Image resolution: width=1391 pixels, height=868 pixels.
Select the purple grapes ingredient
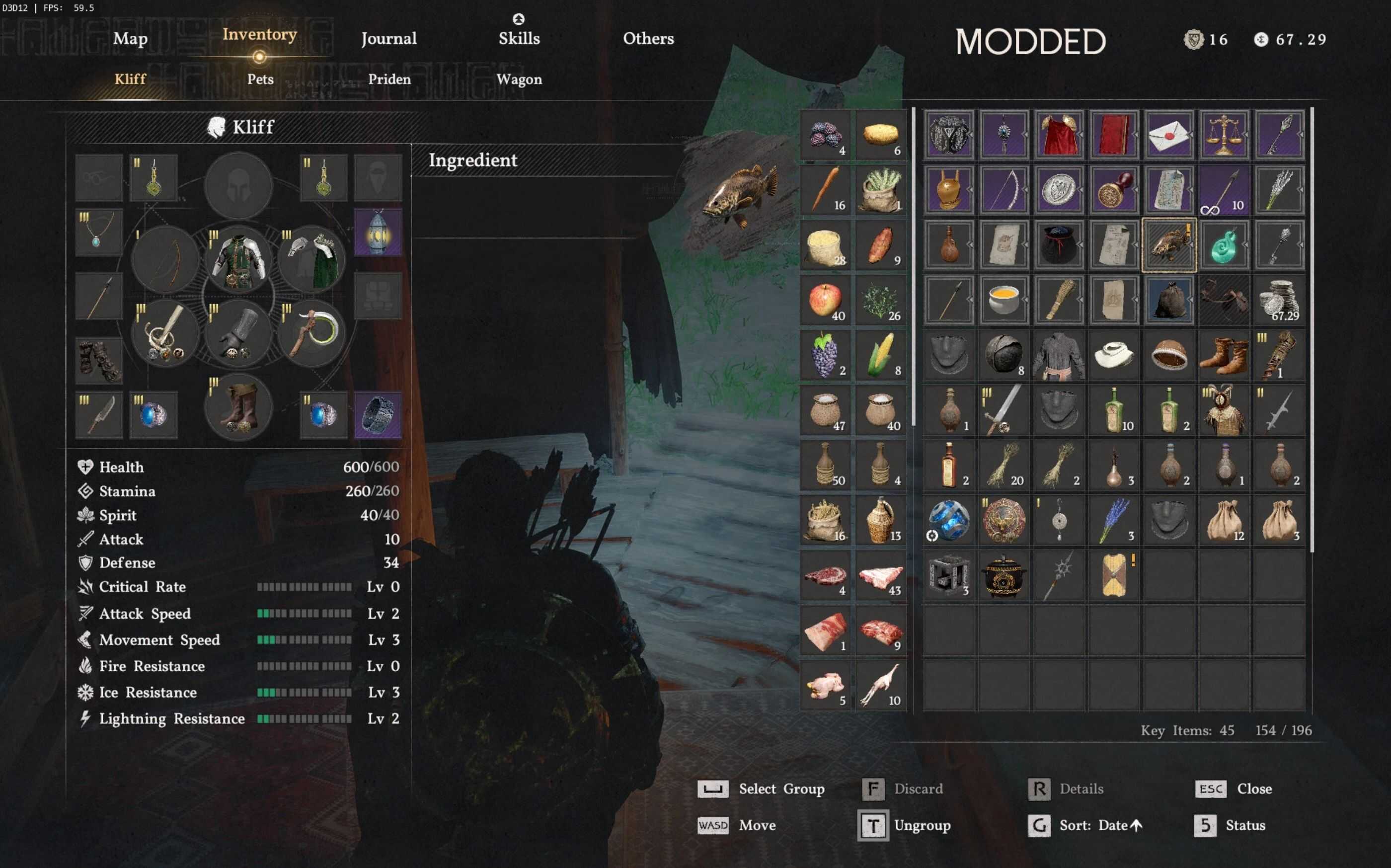tap(825, 355)
